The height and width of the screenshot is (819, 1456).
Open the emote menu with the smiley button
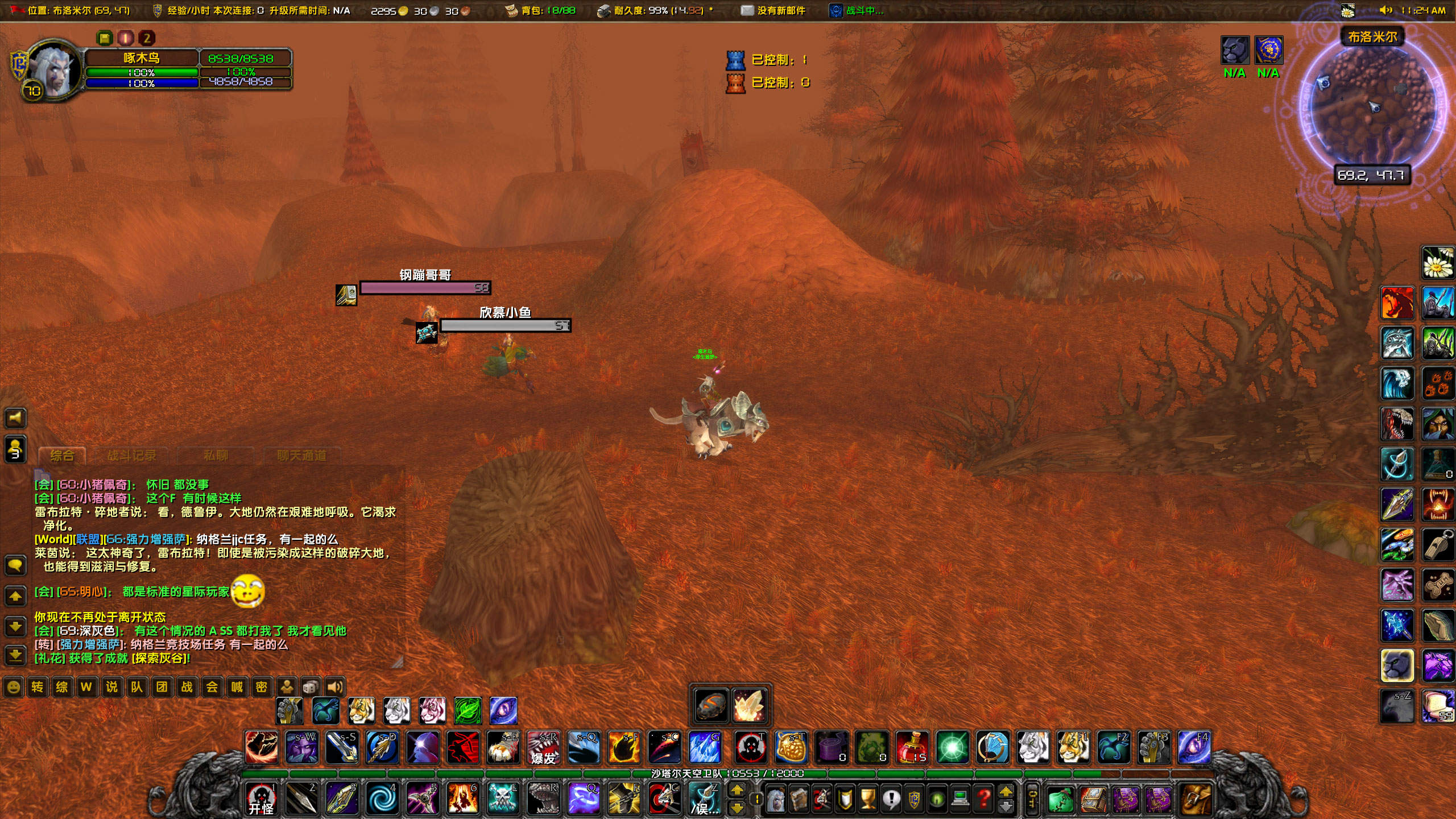pos(13,687)
